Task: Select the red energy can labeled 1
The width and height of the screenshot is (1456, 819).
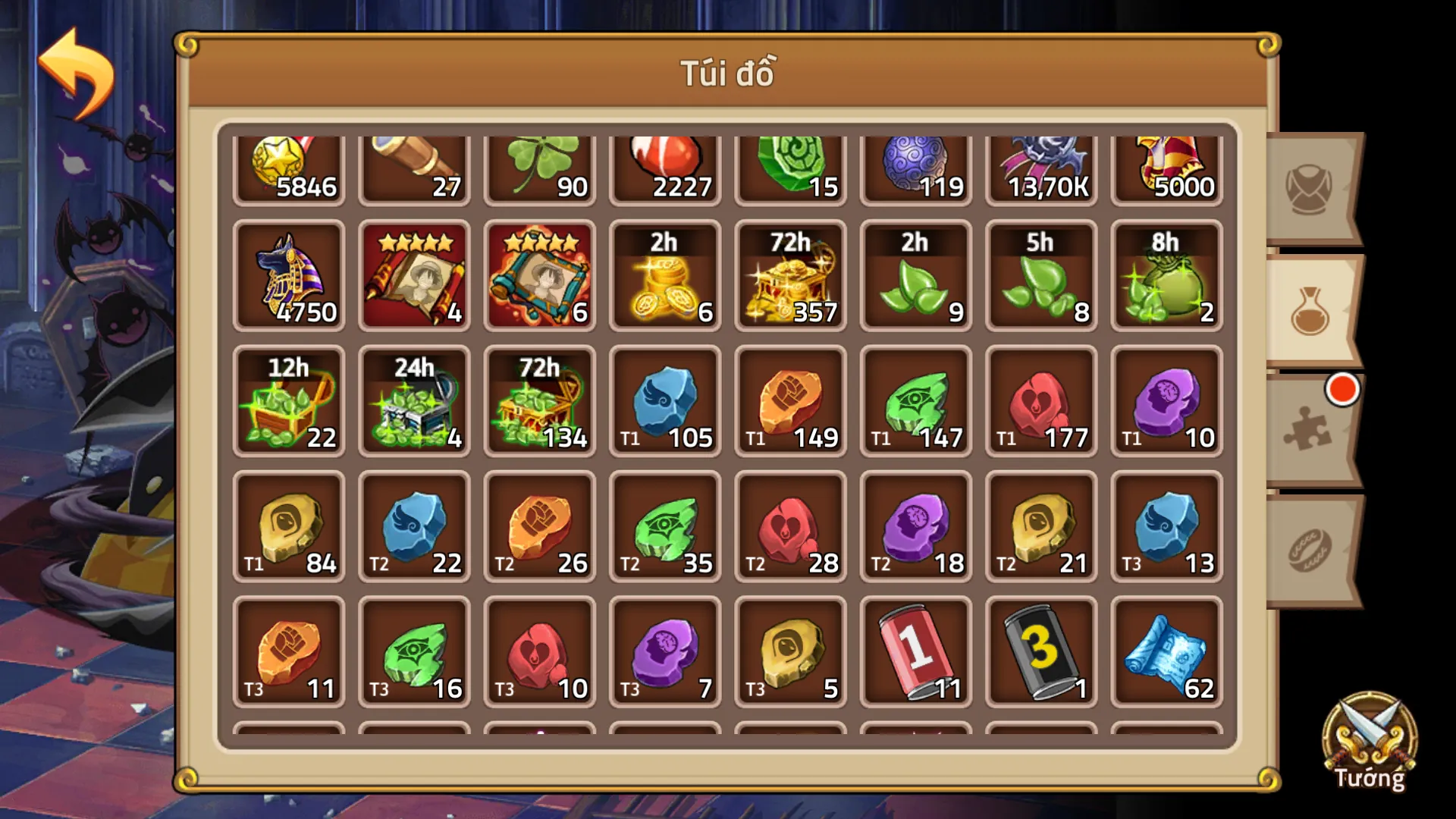Action: point(915,652)
